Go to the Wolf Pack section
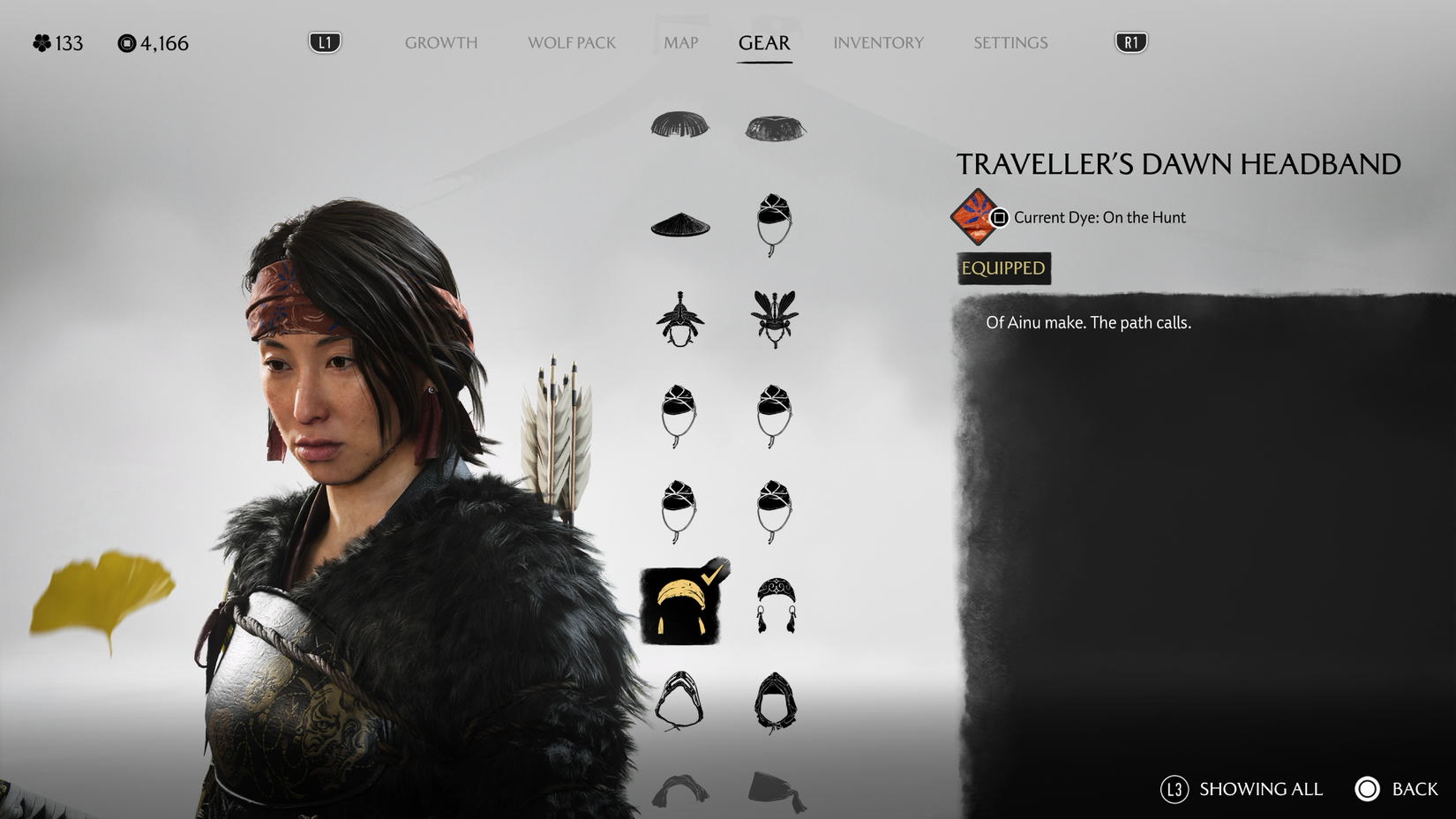 (571, 41)
